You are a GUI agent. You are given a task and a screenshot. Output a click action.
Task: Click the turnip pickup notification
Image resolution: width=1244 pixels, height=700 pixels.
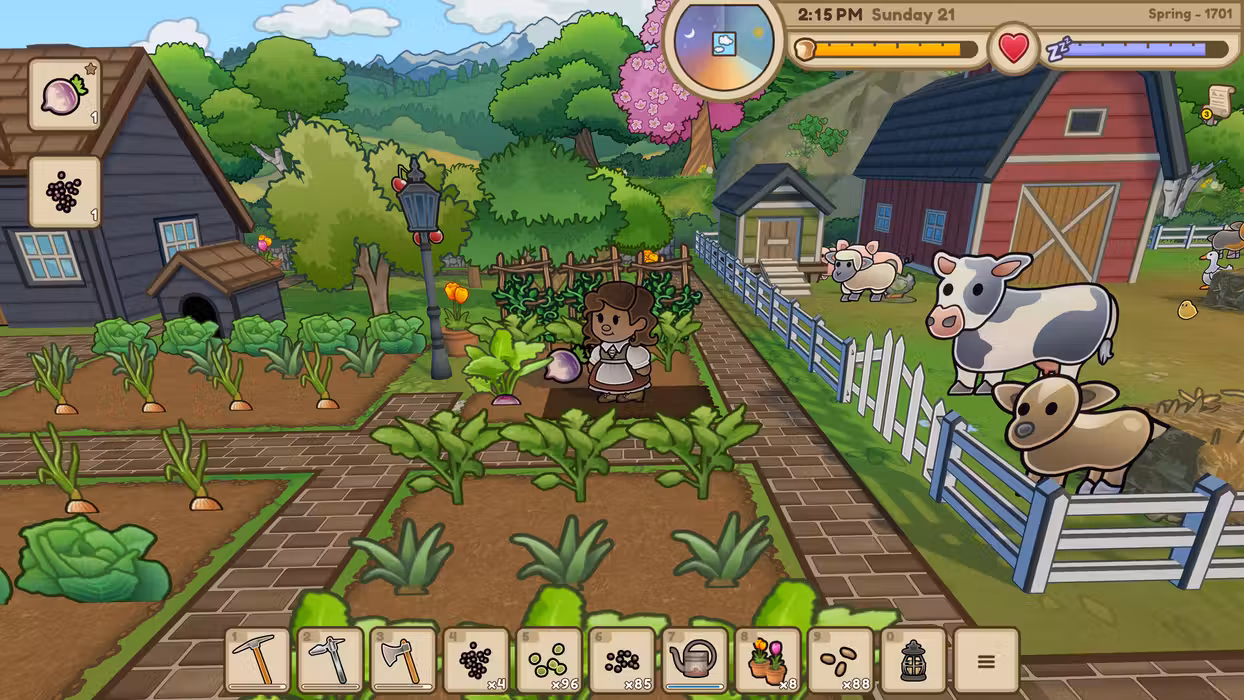[x=65, y=95]
